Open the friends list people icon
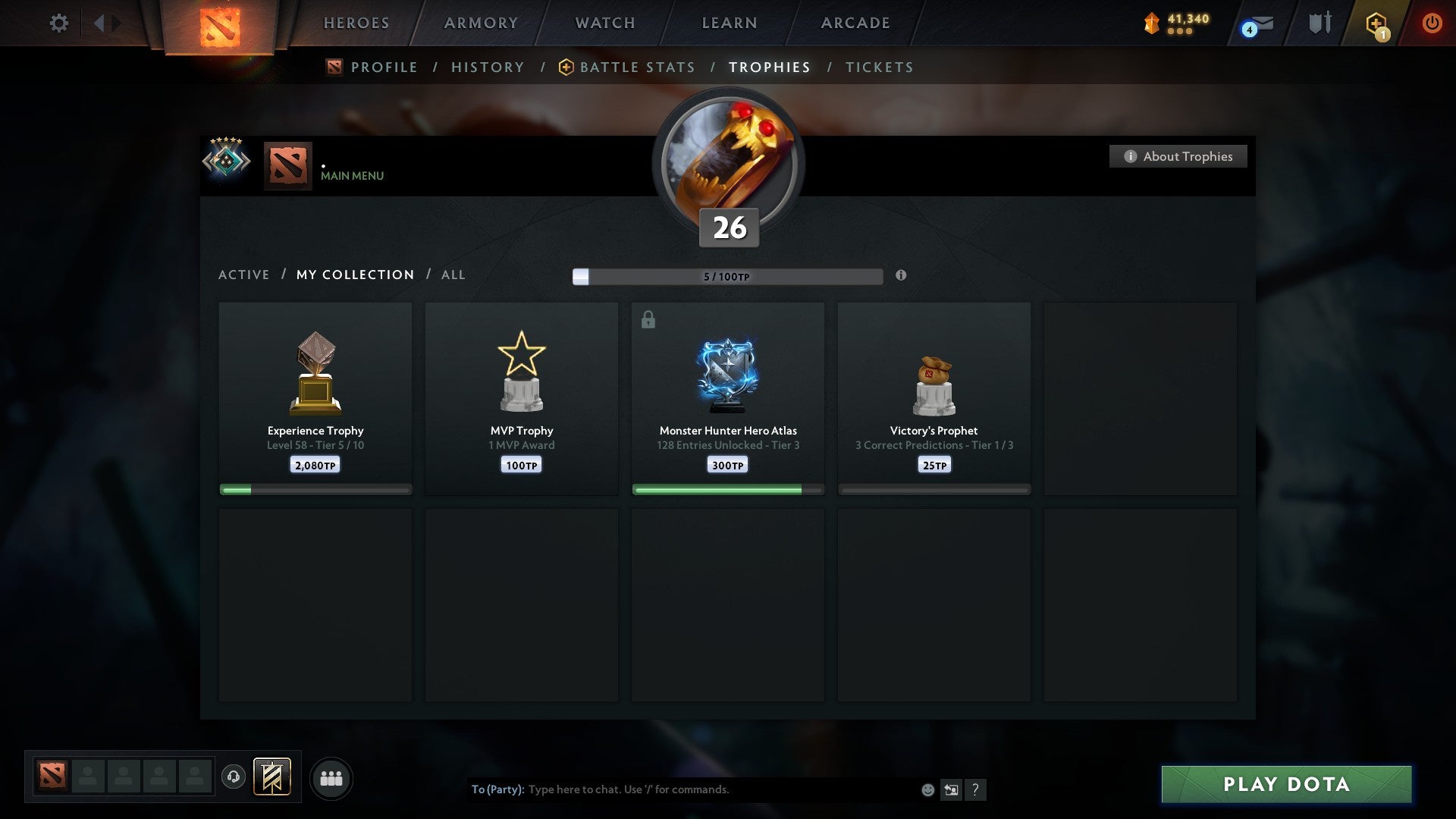The image size is (1456, 819). pyautogui.click(x=331, y=778)
